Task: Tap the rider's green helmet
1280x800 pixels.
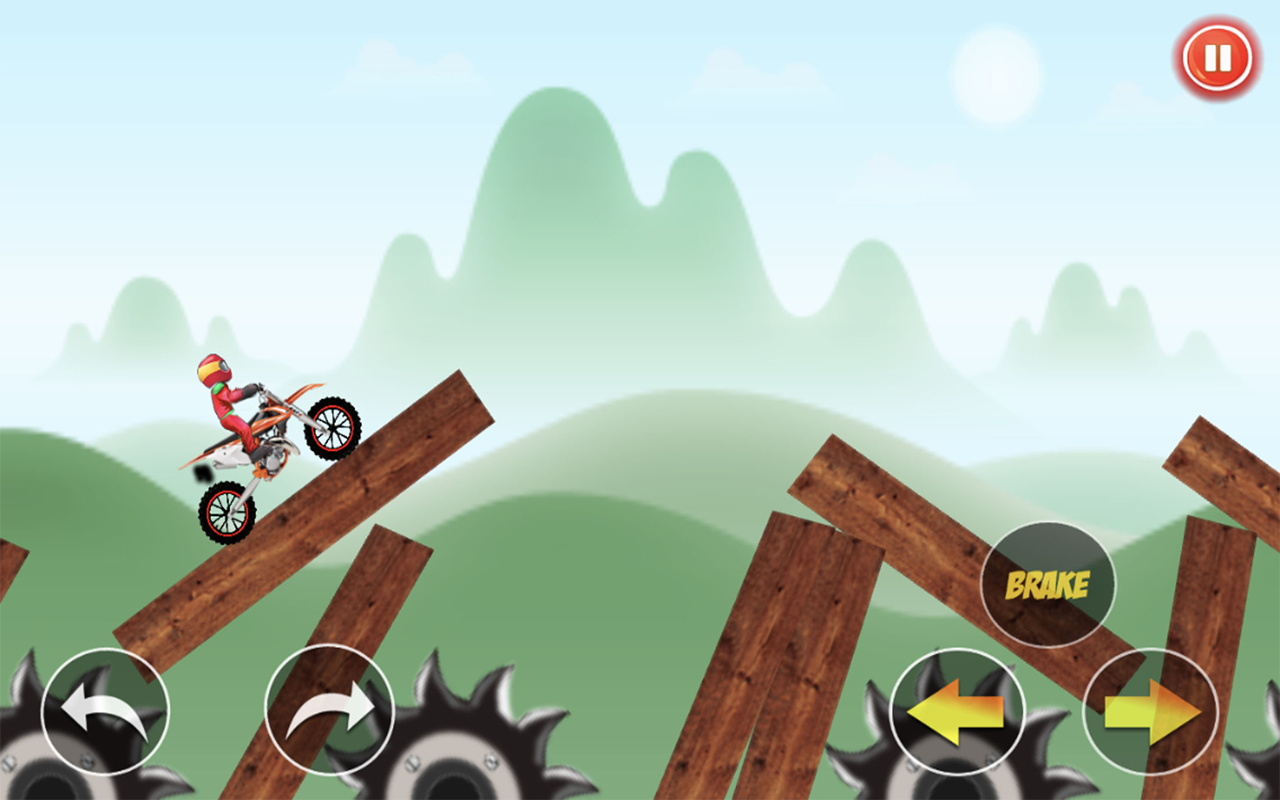Action: (215, 368)
